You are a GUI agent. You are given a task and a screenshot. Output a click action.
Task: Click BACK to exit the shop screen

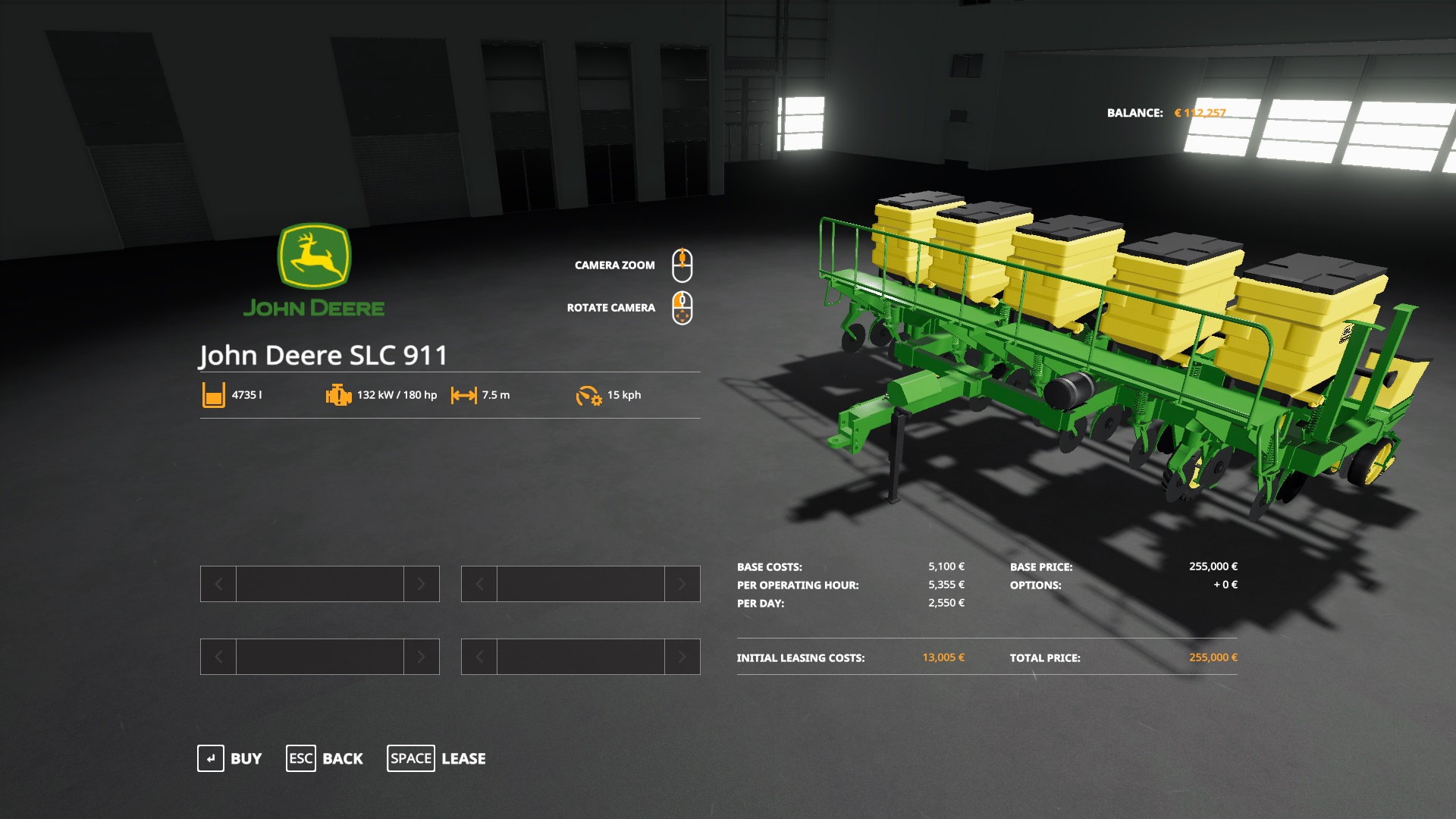pyautogui.click(x=343, y=758)
